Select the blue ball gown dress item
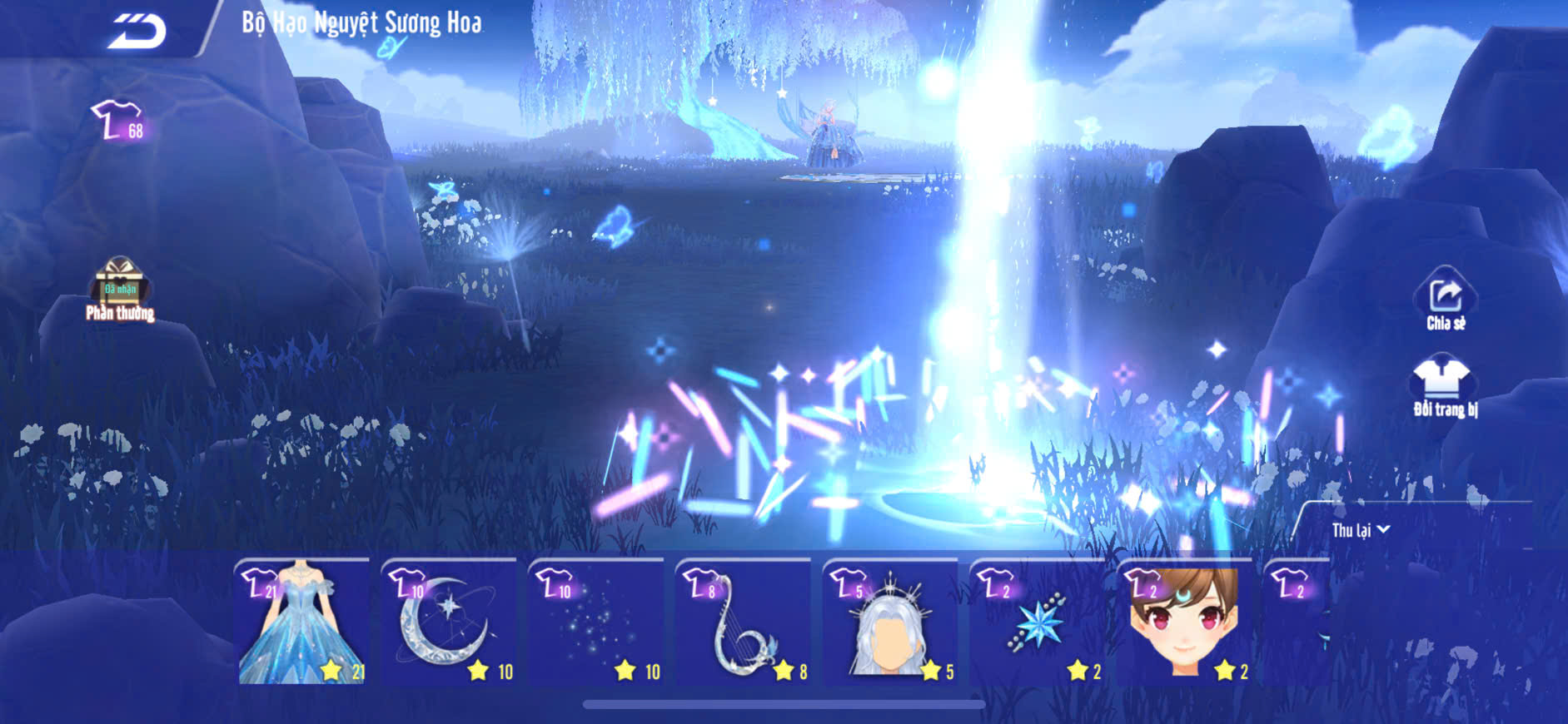Screen dimensions: 1568x724 pos(302,622)
